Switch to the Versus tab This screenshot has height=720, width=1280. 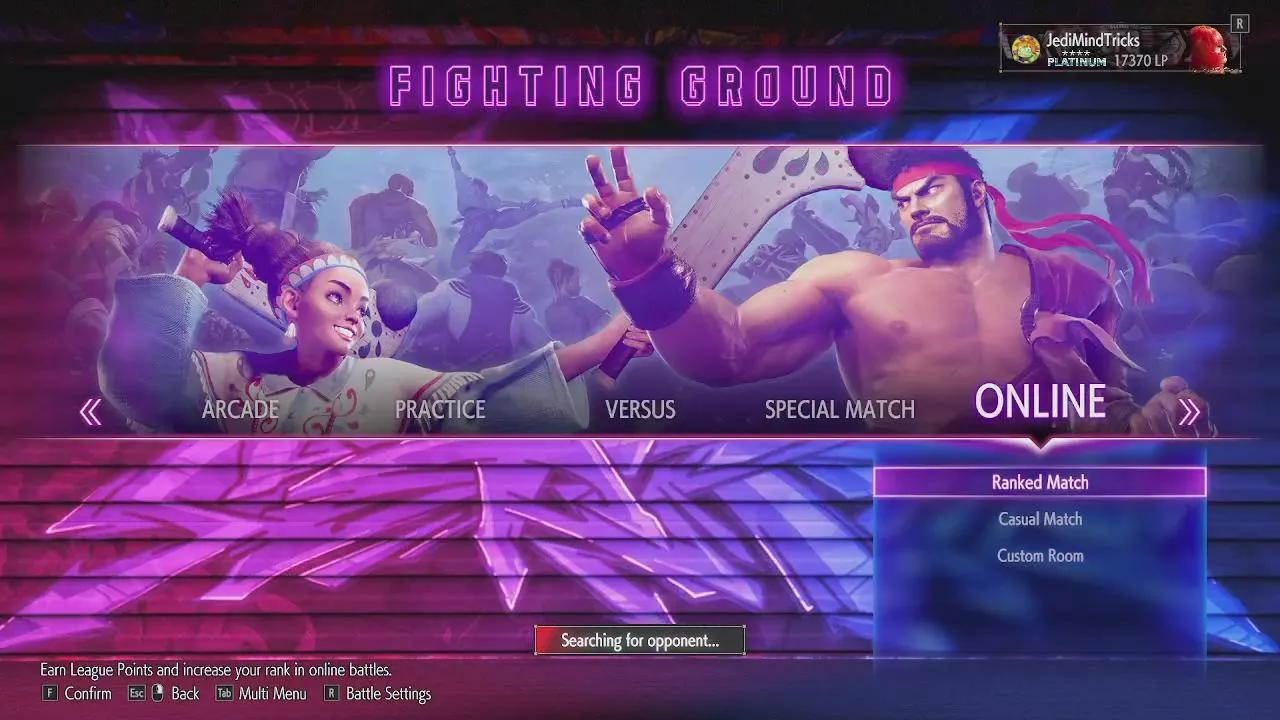[639, 409]
